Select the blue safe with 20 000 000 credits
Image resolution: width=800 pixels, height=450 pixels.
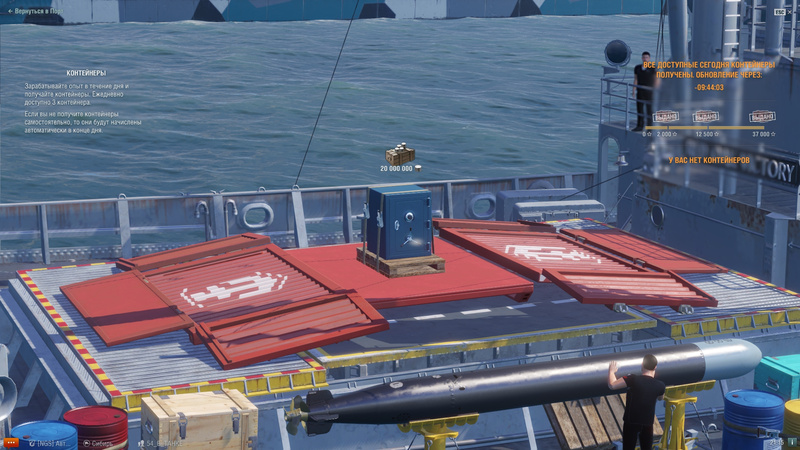400,225
